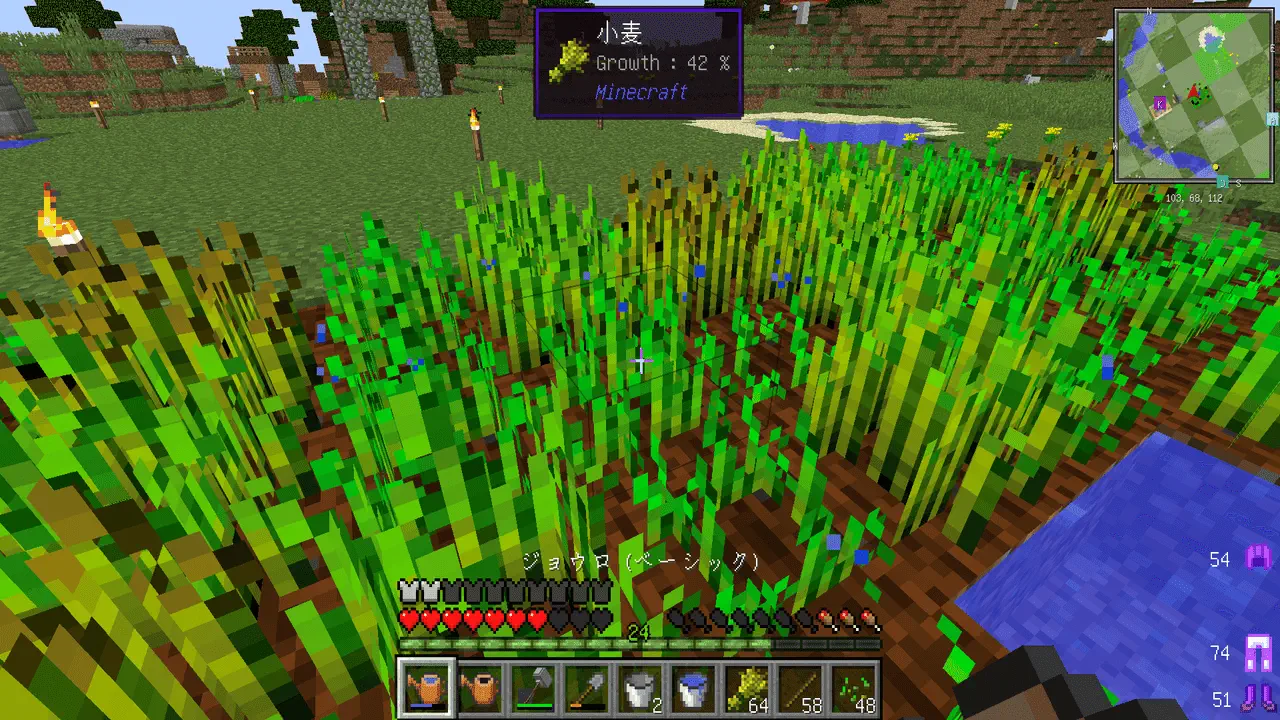Select the stick stack of 58
1280x720 pixels.
click(x=799, y=688)
